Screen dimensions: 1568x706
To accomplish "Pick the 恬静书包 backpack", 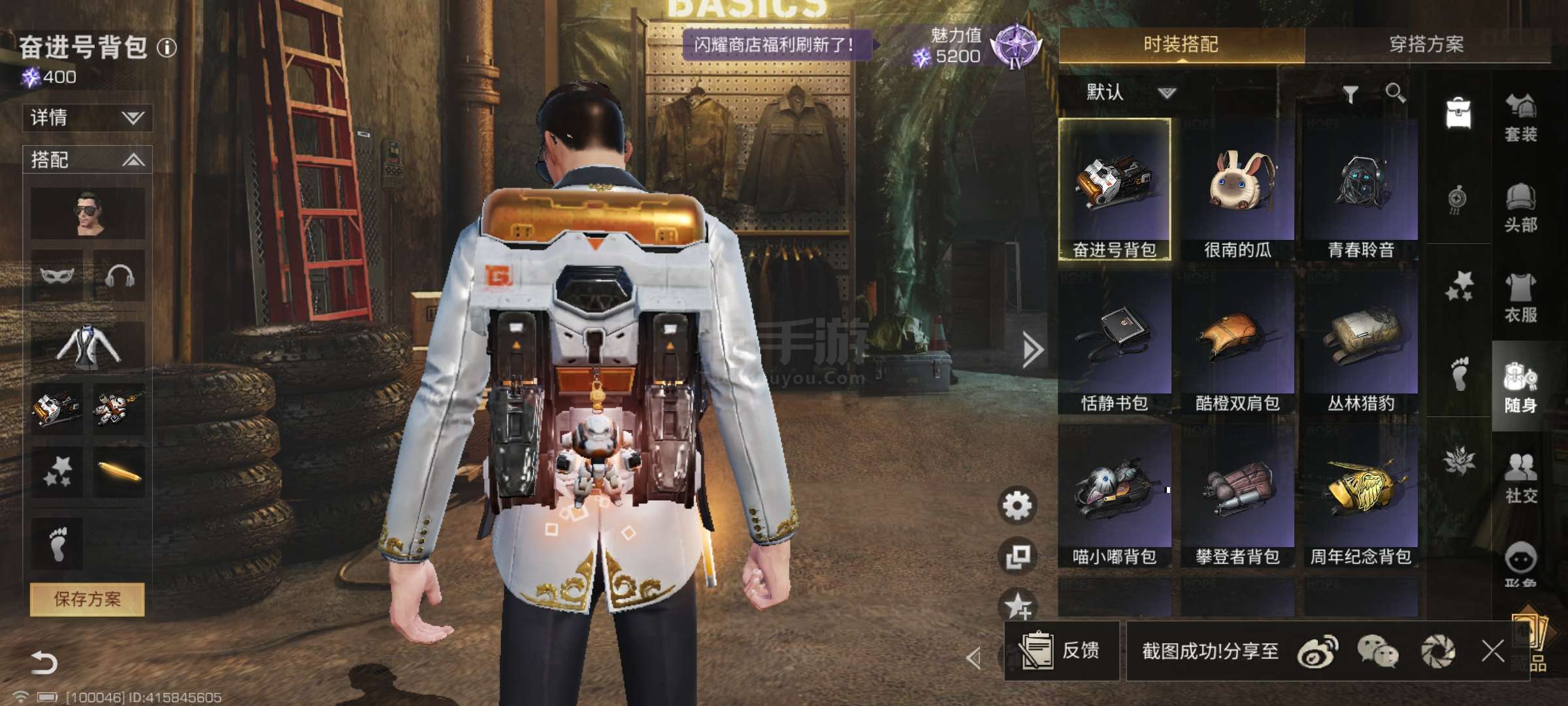I will coord(1115,343).
